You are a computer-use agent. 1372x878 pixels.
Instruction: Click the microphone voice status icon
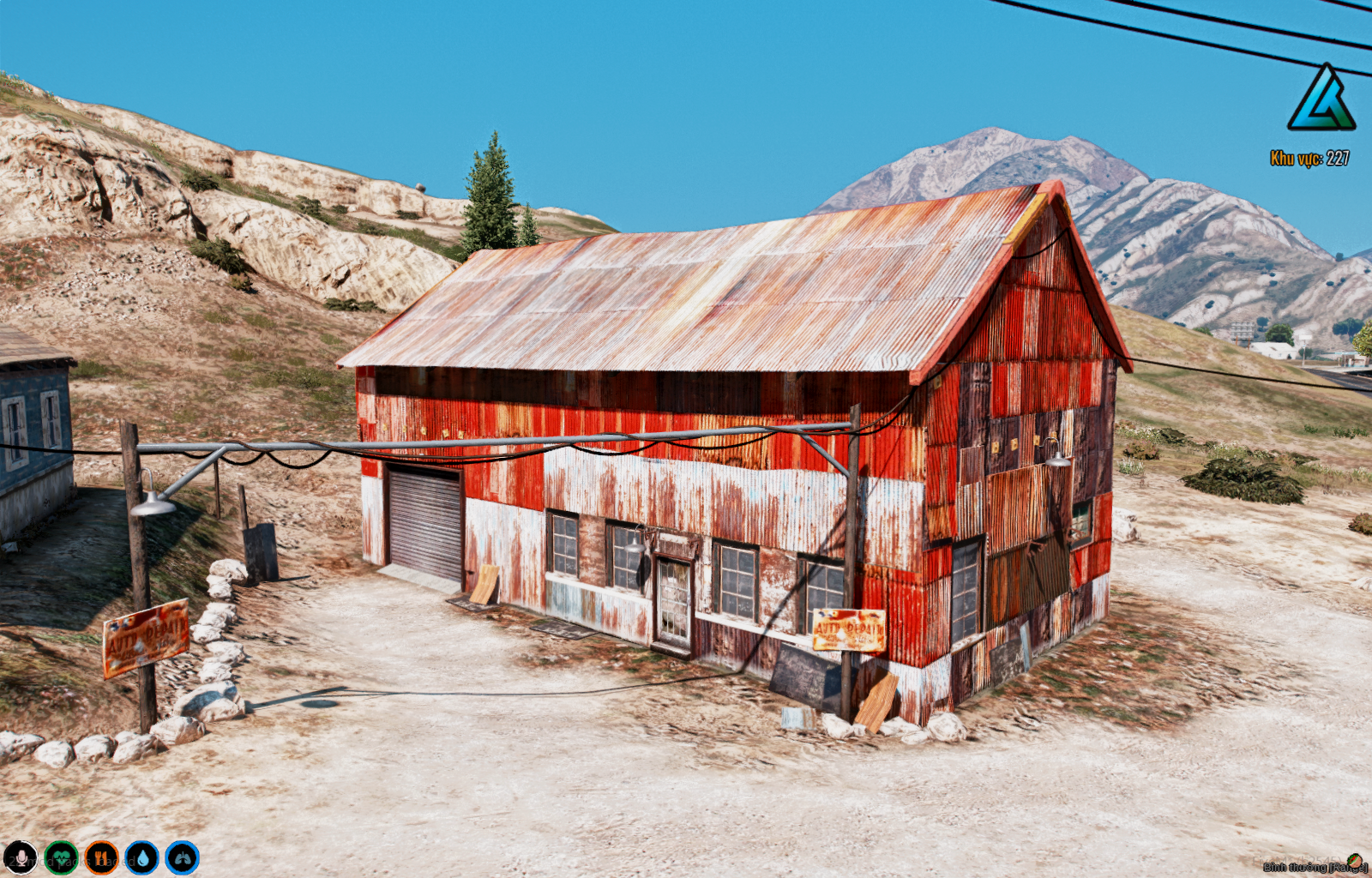point(21,857)
